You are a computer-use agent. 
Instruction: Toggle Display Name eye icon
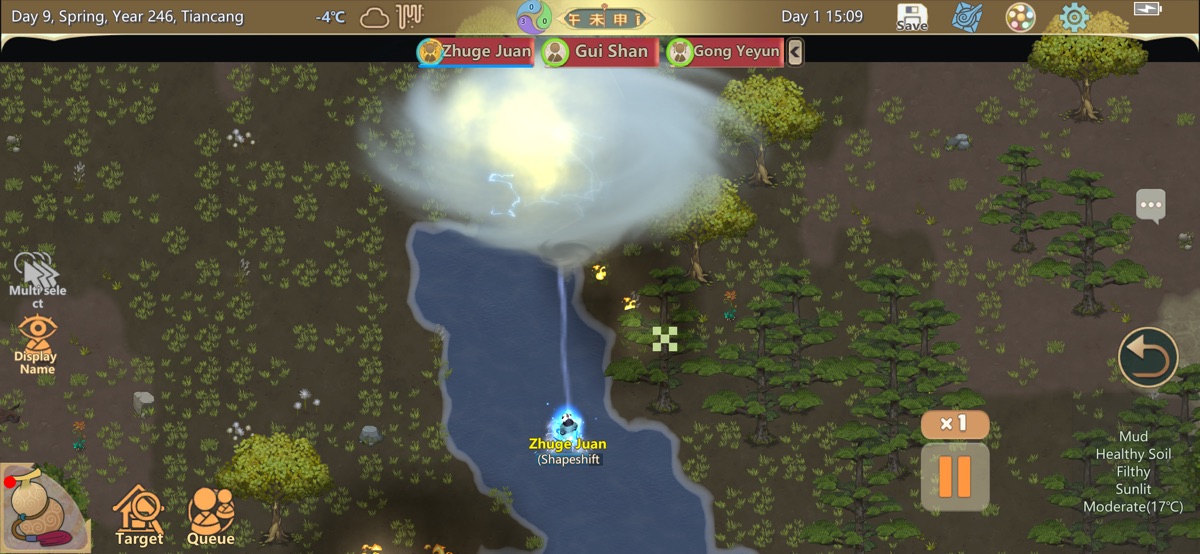tap(37, 343)
